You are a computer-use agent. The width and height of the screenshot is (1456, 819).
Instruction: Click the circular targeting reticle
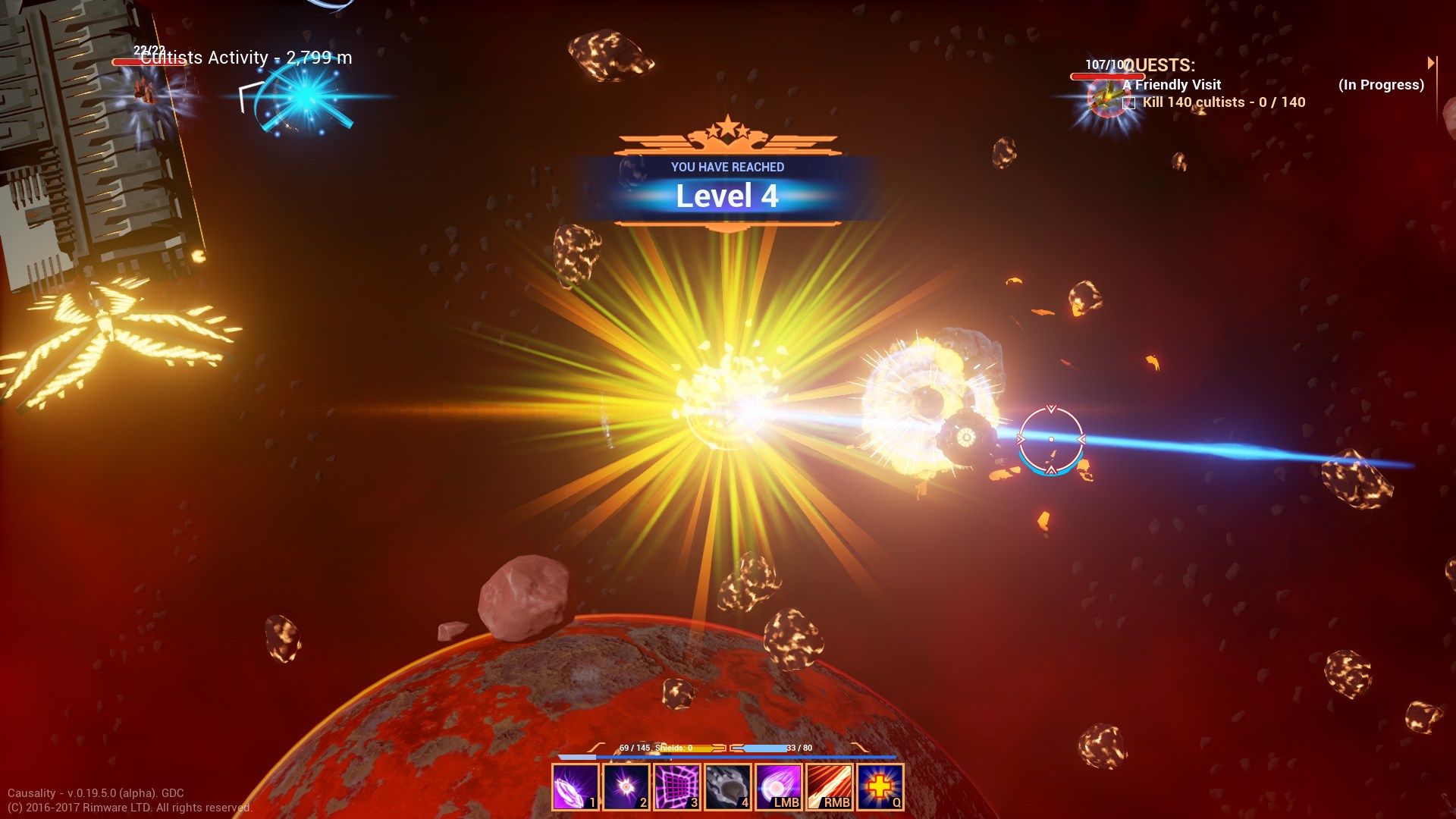1051,440
